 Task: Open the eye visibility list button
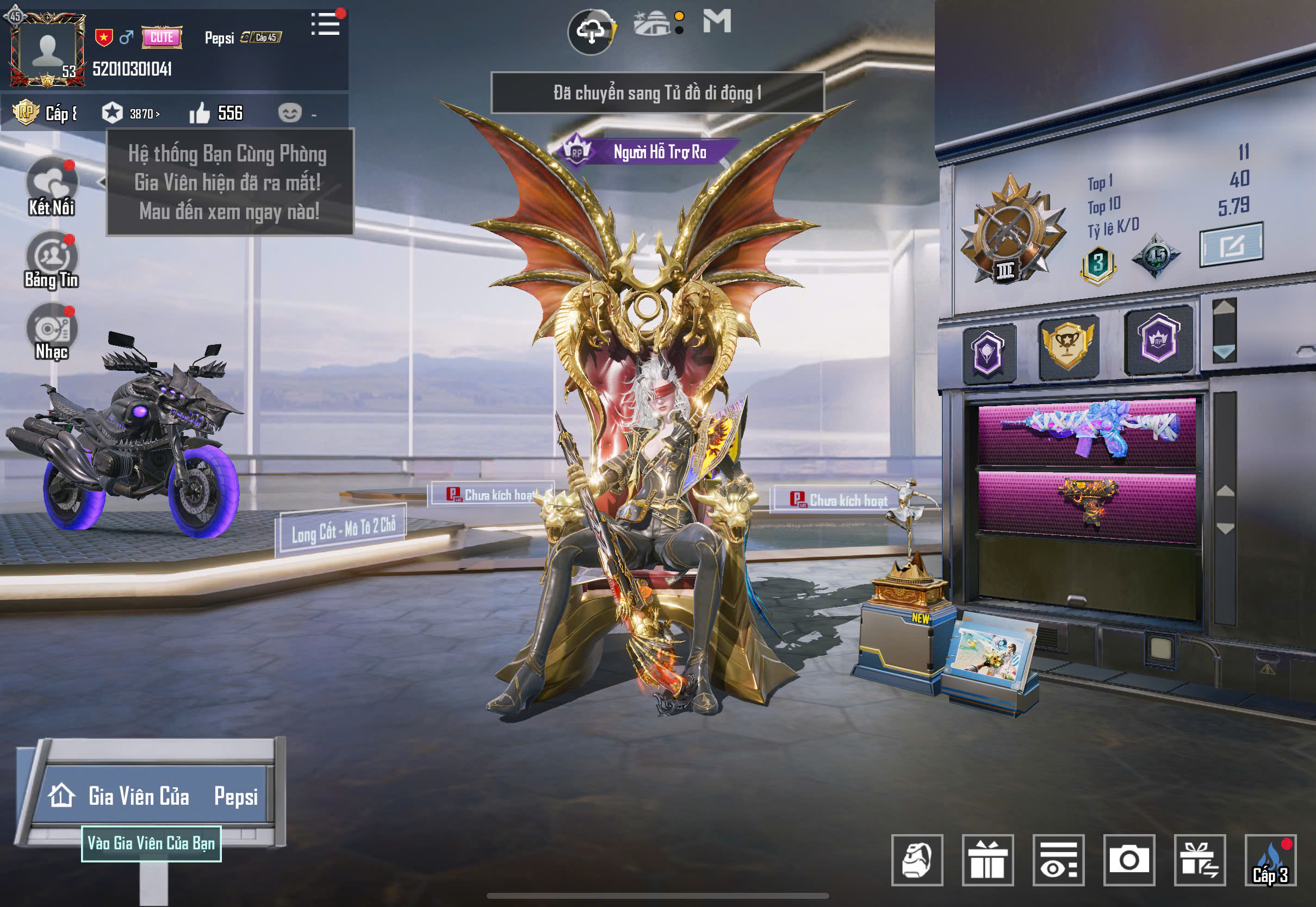[1058, 860]
